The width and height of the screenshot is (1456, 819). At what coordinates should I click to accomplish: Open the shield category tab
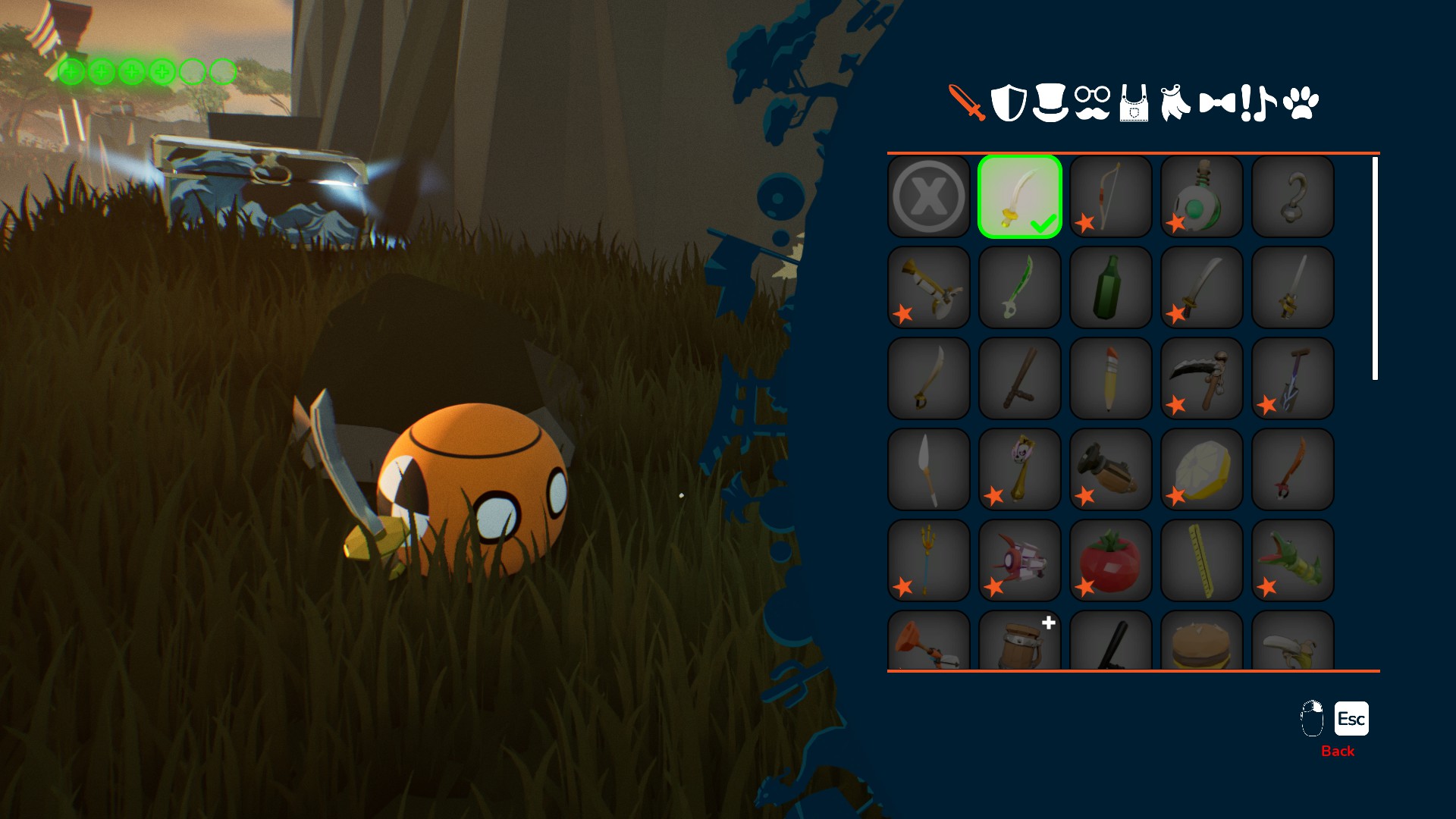(x=1009, y=102)
